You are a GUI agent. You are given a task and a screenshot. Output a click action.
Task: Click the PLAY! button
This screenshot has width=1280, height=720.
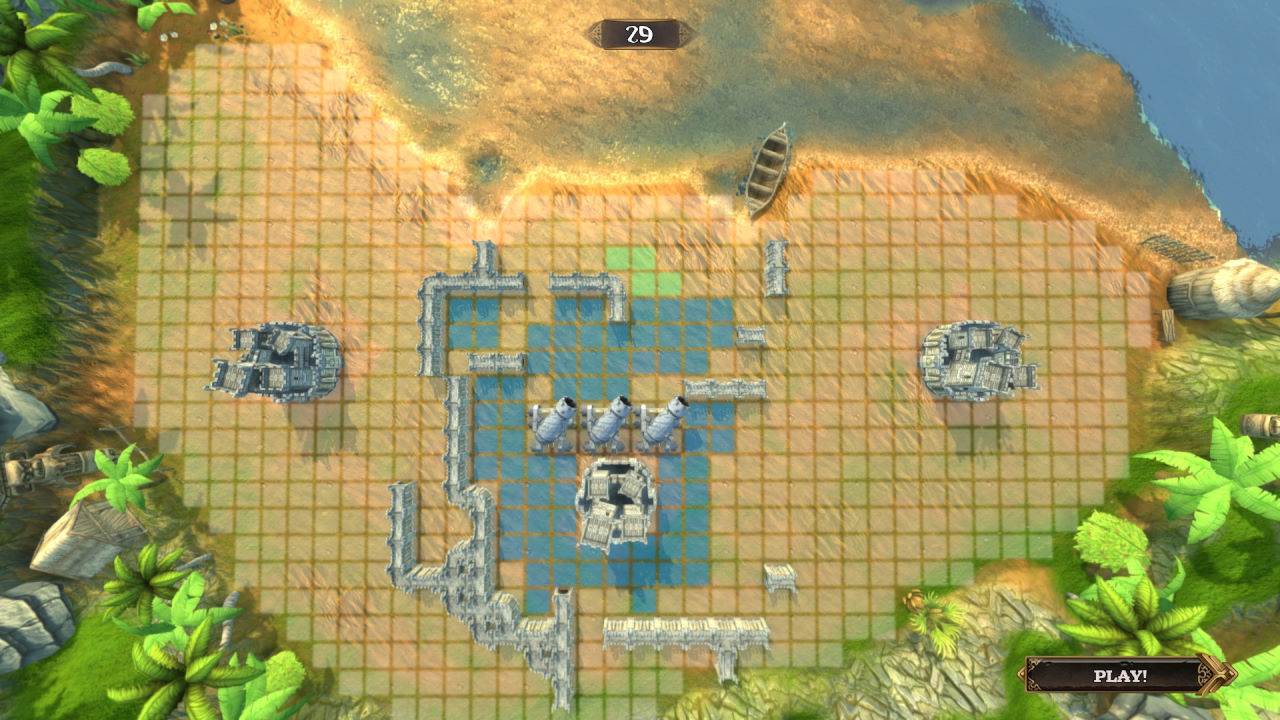click(1121, 675)
